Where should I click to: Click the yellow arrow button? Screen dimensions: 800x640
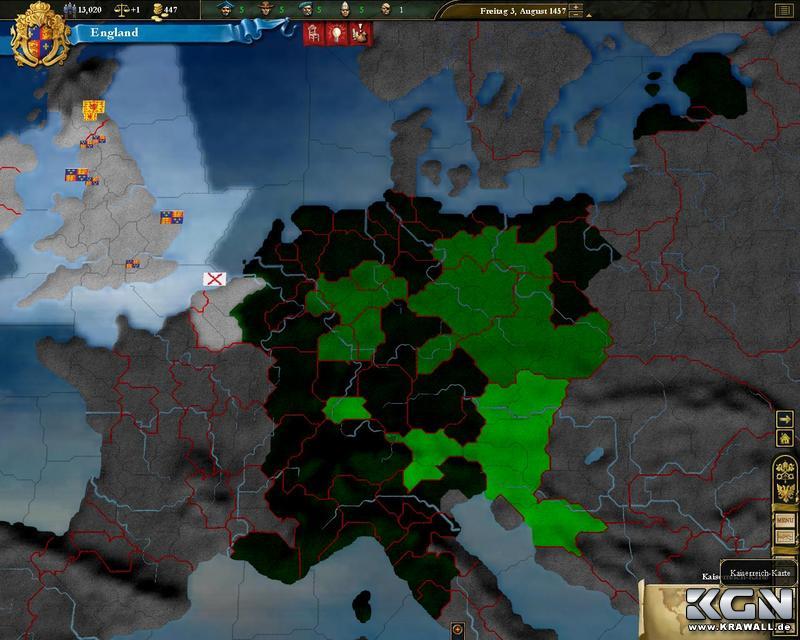[x=786, y=417]
